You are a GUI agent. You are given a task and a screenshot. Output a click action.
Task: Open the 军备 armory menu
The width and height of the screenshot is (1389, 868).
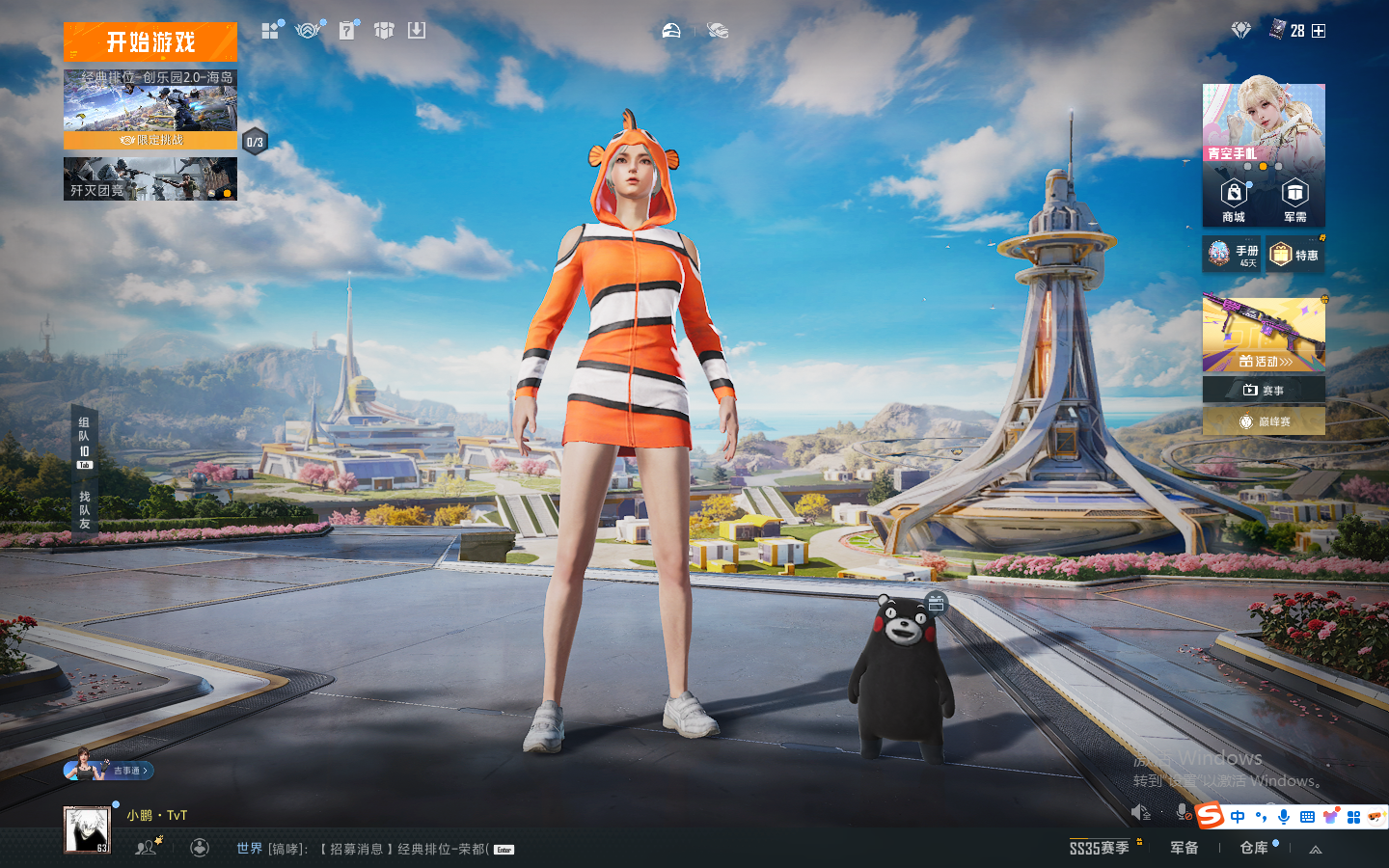1185,848
